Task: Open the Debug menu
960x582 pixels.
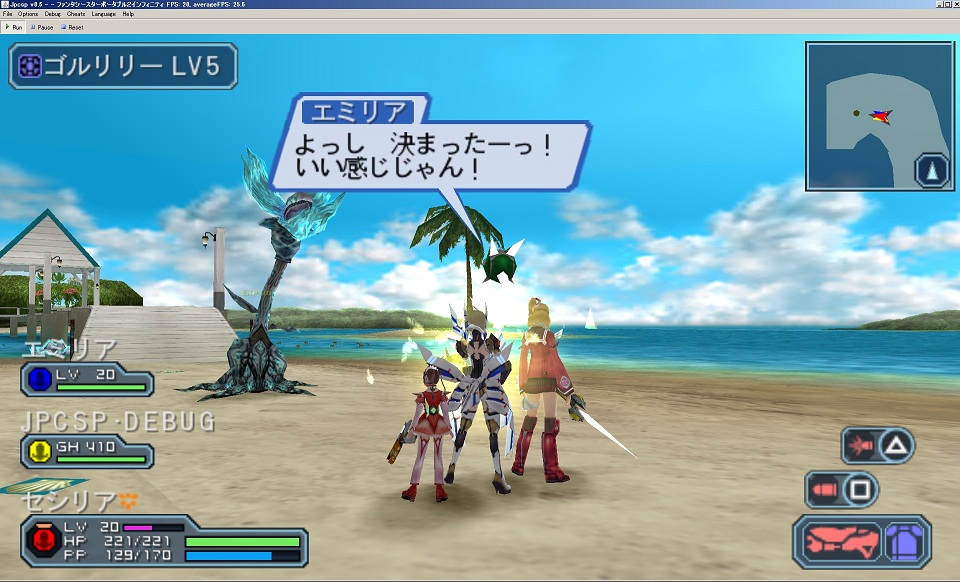Action: pyautogui.click(x=52, y=14)
